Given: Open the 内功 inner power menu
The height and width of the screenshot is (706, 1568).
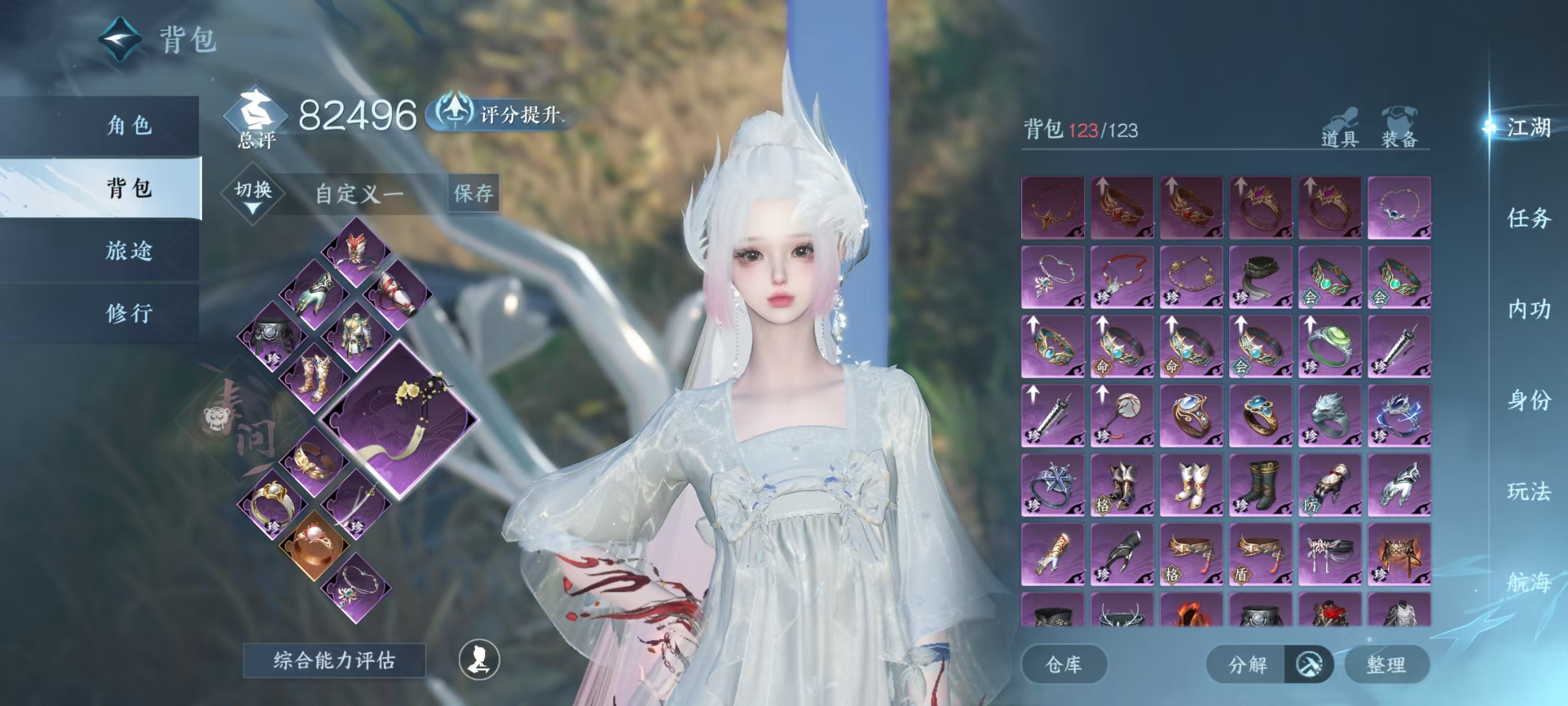Looking at the screenshot, I should coord(1528,309).
